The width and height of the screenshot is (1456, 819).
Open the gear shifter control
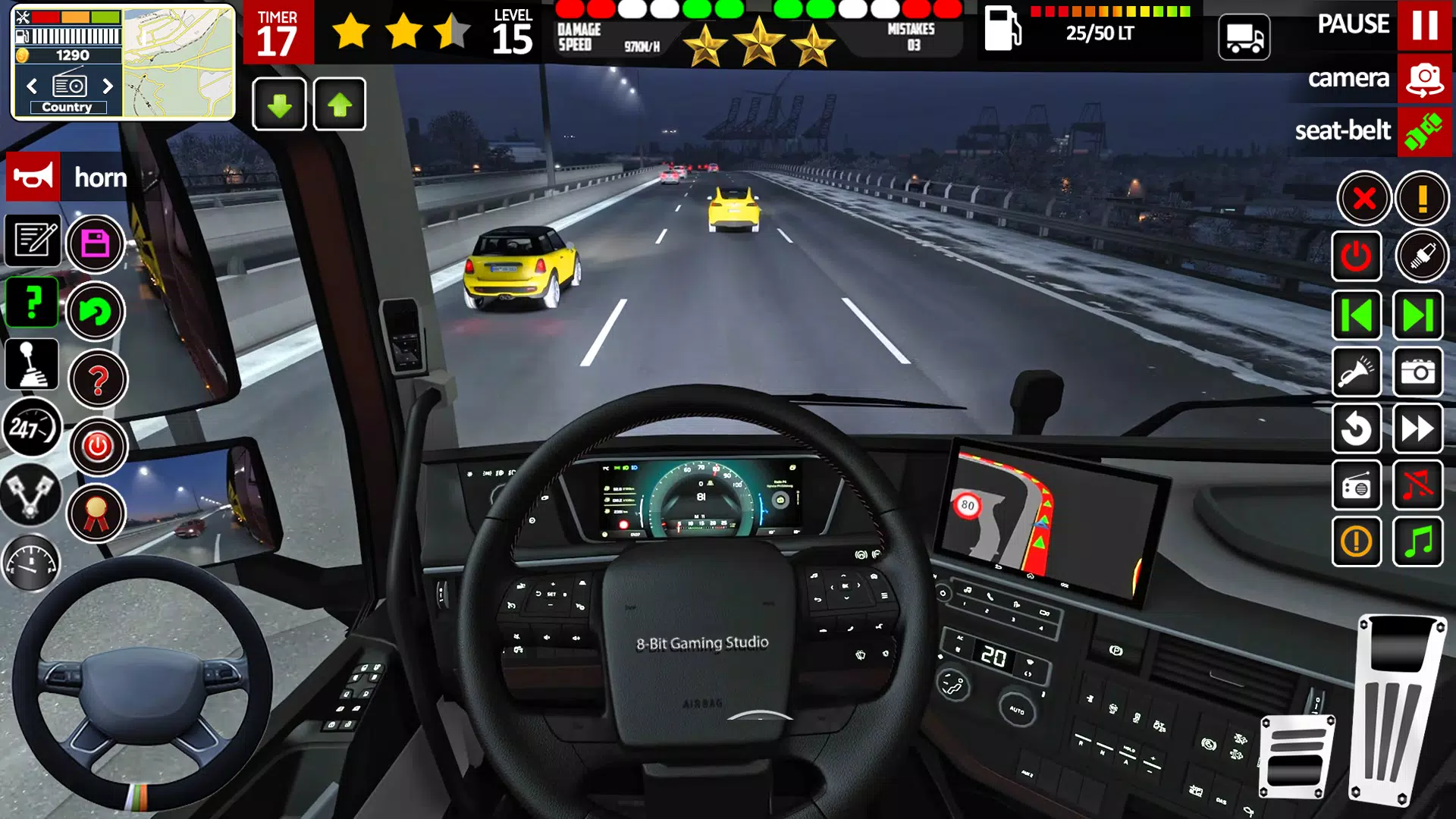pyautogui.click(x=32, y=365)
